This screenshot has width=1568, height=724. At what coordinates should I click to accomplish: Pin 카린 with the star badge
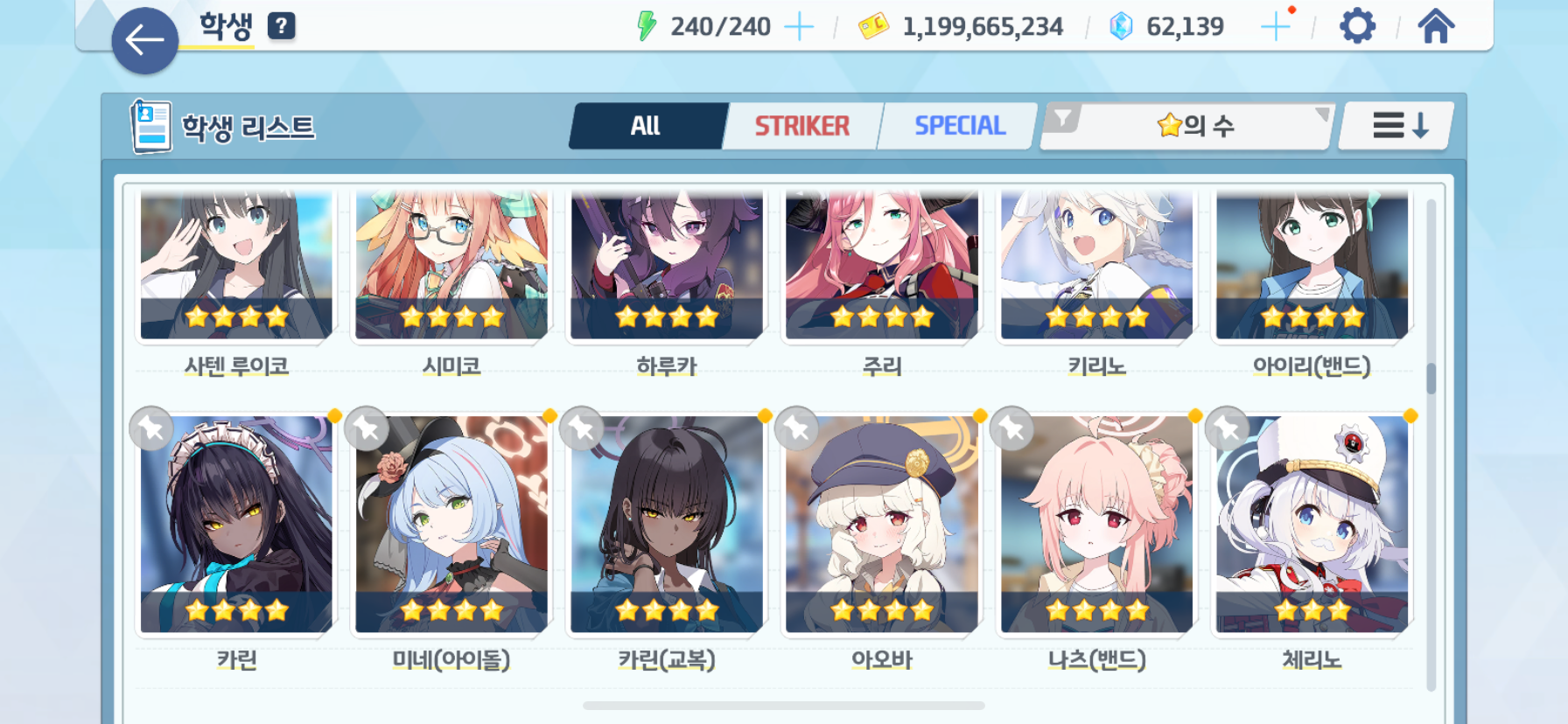pyautogui.click(x=151, y=428)
